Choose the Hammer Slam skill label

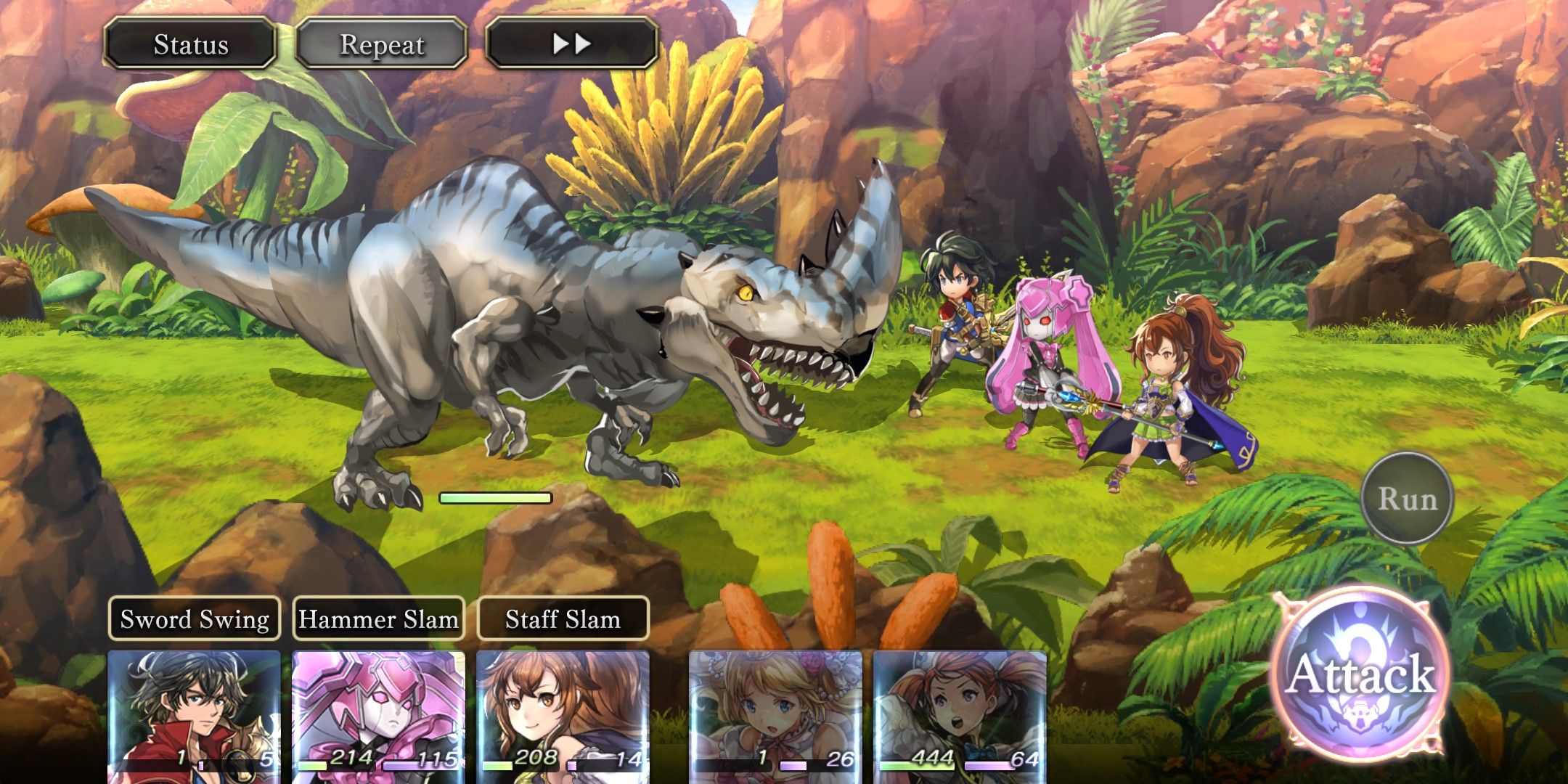point(378,618)
